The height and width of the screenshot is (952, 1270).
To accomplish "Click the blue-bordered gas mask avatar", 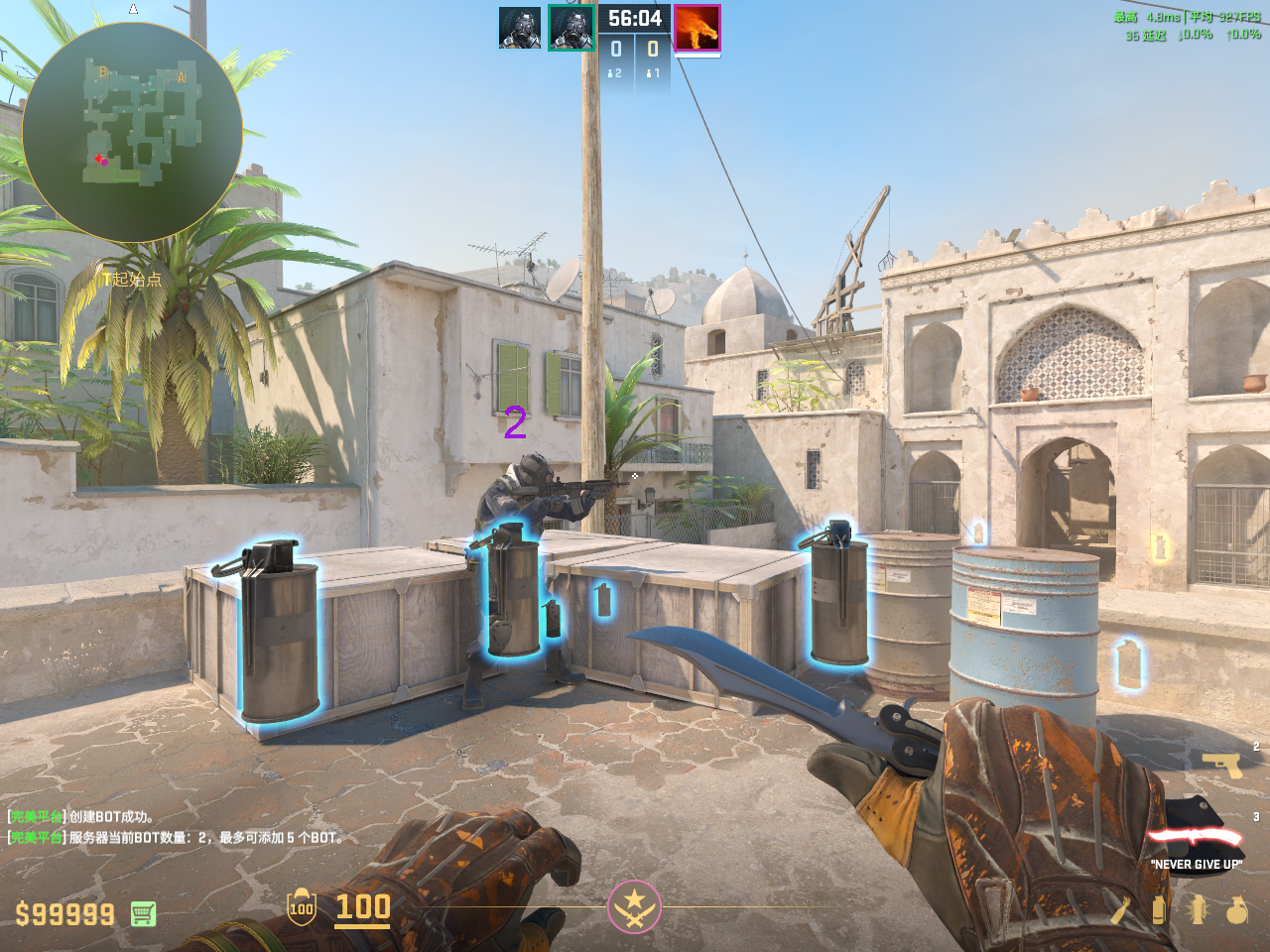I will point(520,28).
